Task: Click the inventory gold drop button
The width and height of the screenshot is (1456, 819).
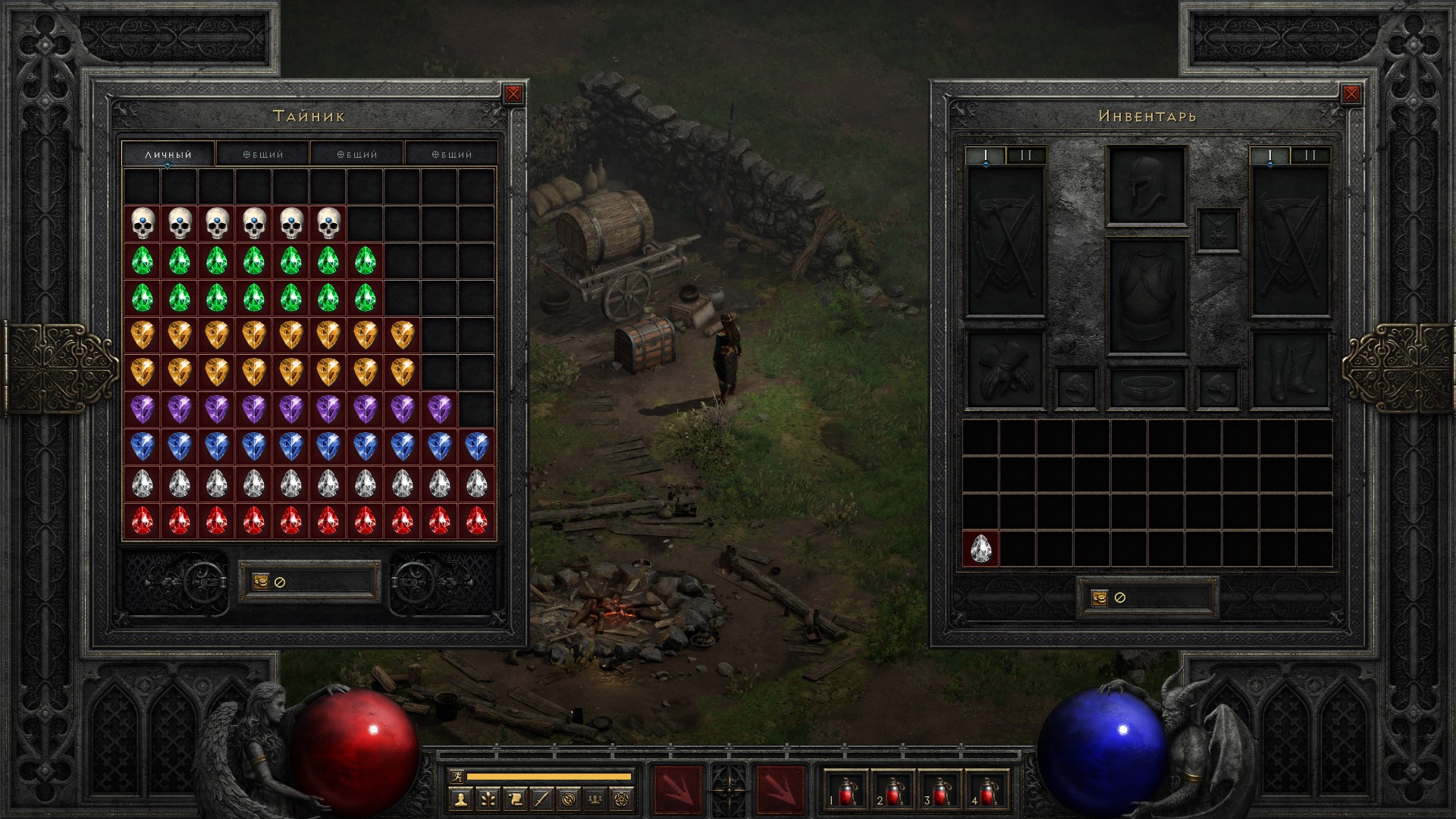Action: [1100, 598]
